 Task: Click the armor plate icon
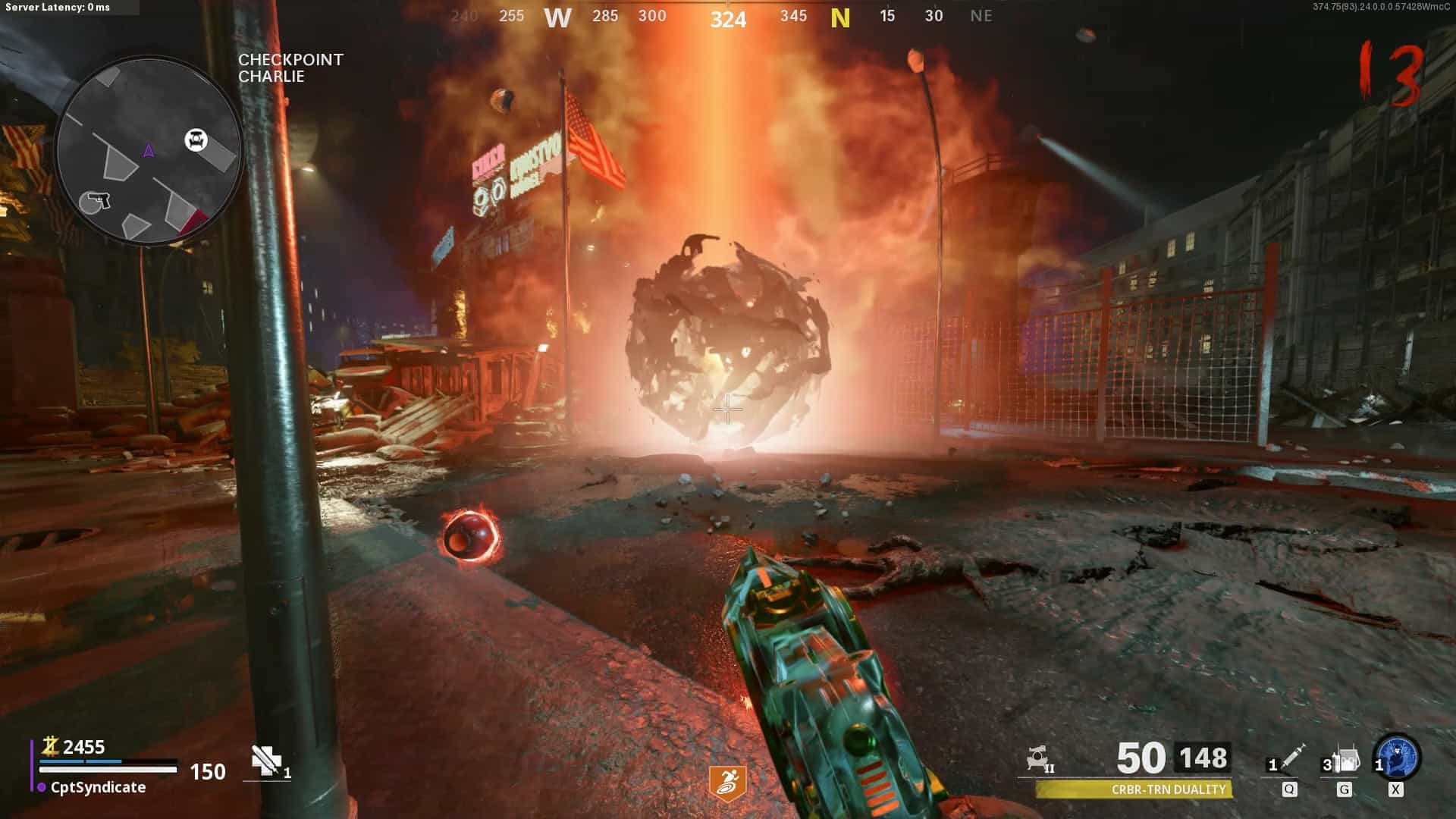click(265, 760)
